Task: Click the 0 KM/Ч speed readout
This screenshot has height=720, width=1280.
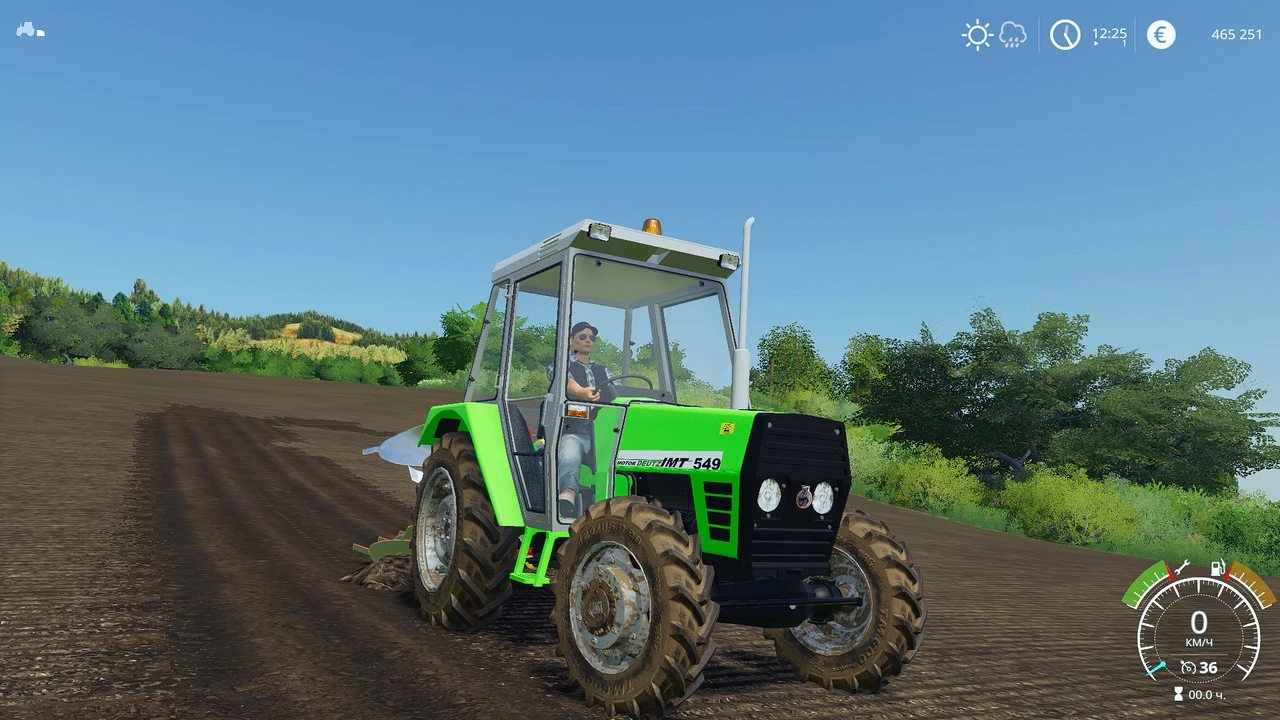Action: pyautogui.click(x=1198, y=625)
